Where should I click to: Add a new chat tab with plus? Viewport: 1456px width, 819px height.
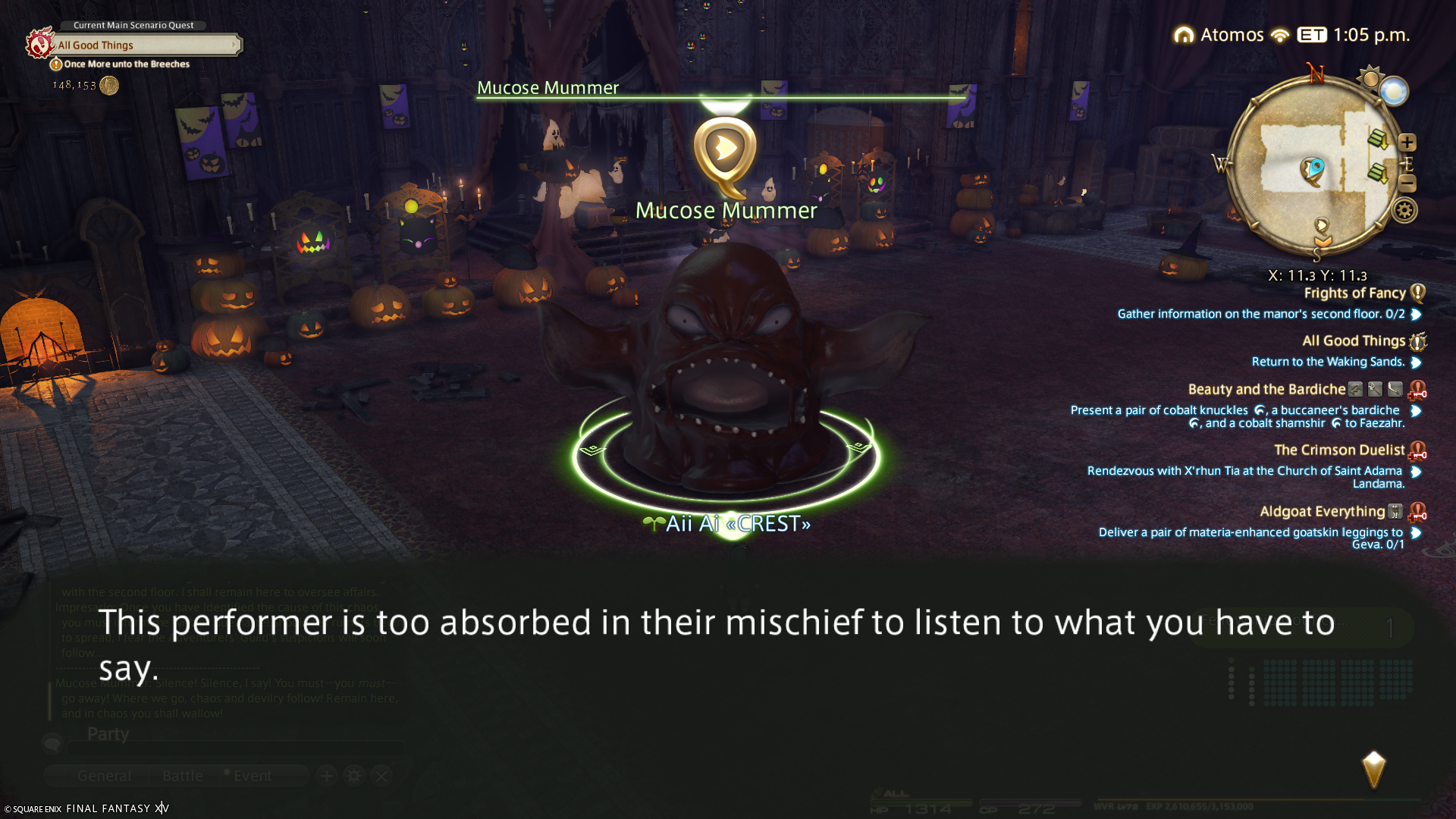[x=327, y=776]
